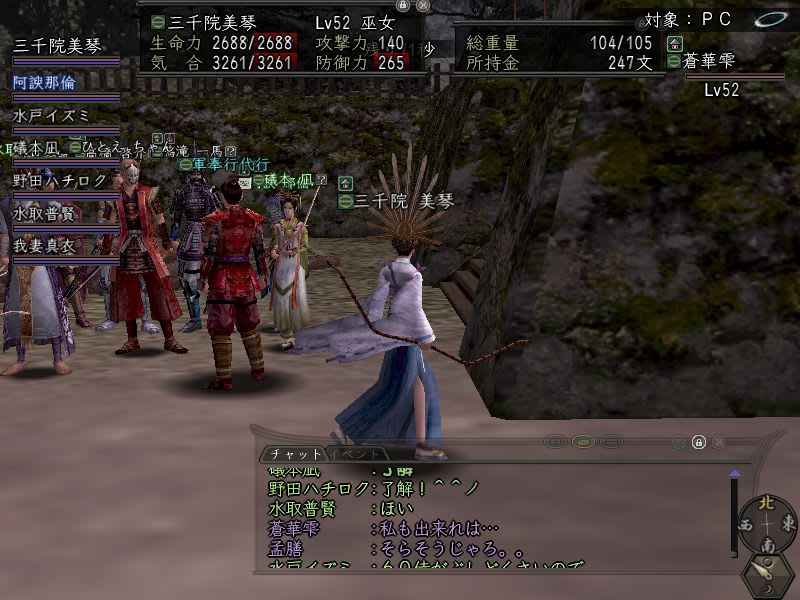Switch to the チャット chat tab

[291, 454]
